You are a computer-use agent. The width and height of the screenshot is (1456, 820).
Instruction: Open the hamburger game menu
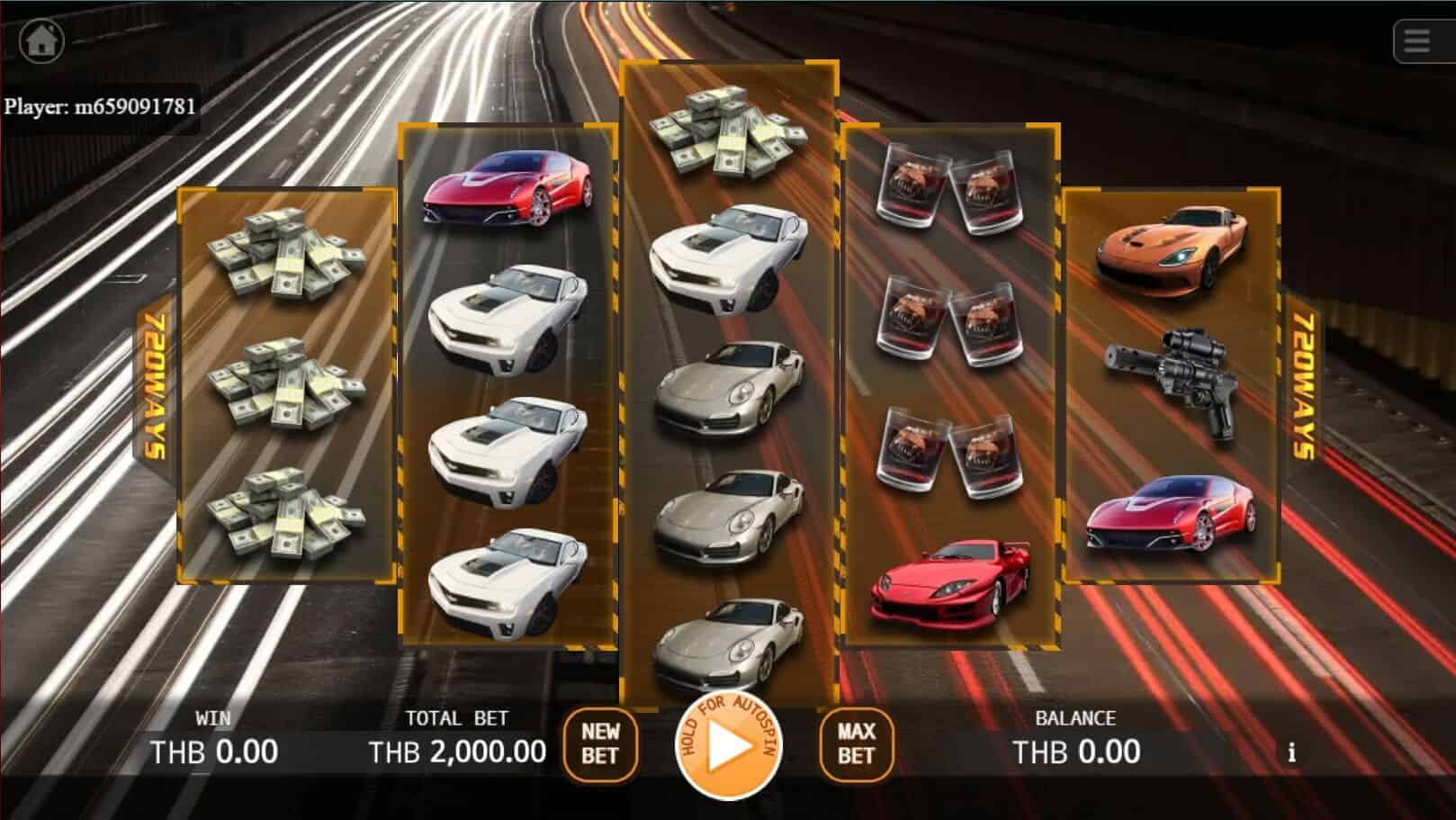tap(1415, 41)
